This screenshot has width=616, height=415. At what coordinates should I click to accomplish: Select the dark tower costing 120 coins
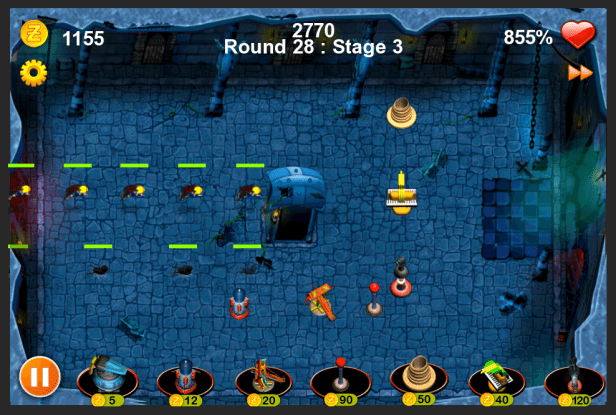click(x=574, y=380)
